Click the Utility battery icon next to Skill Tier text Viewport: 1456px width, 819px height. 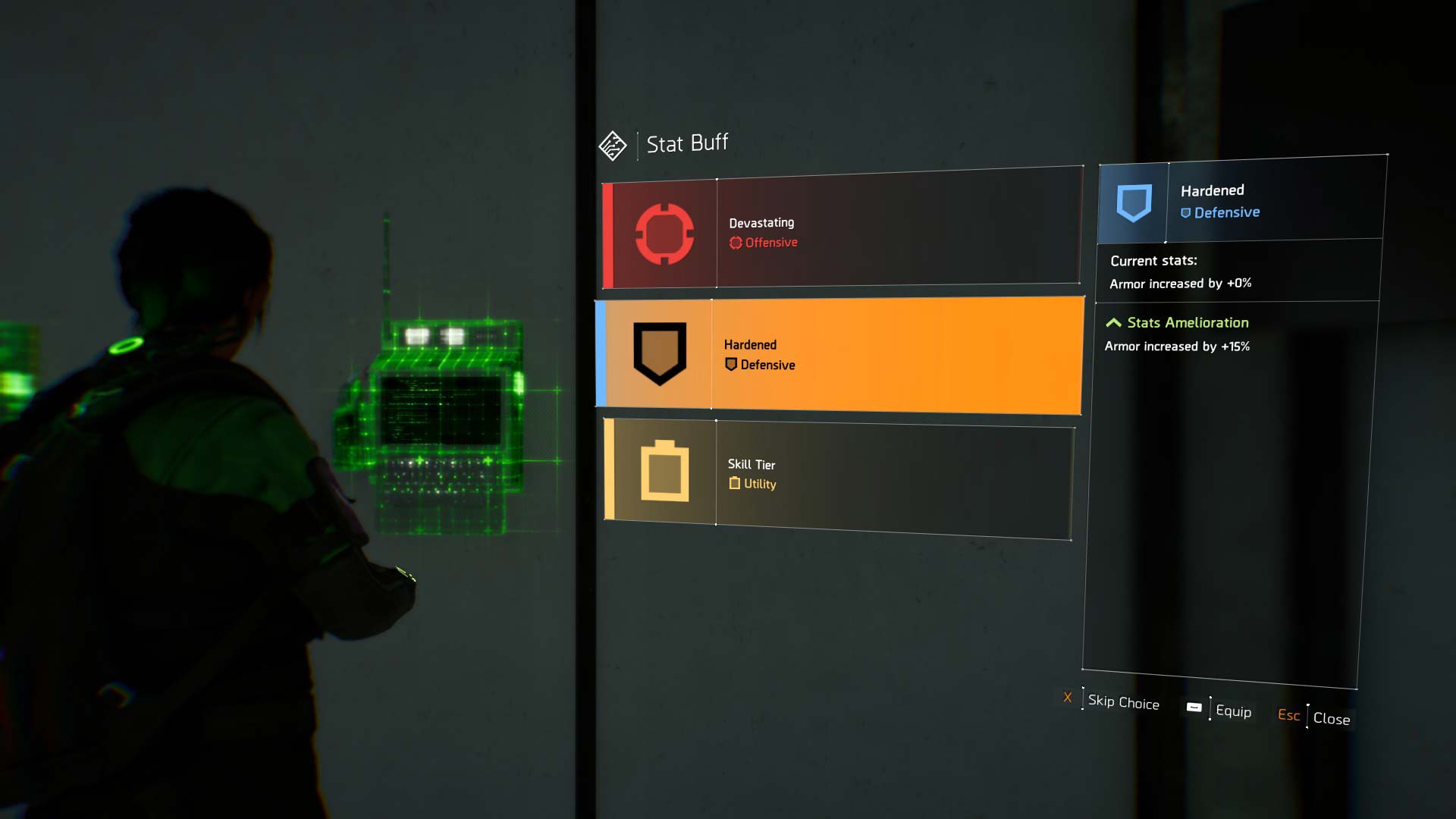(x=733, y=484)
